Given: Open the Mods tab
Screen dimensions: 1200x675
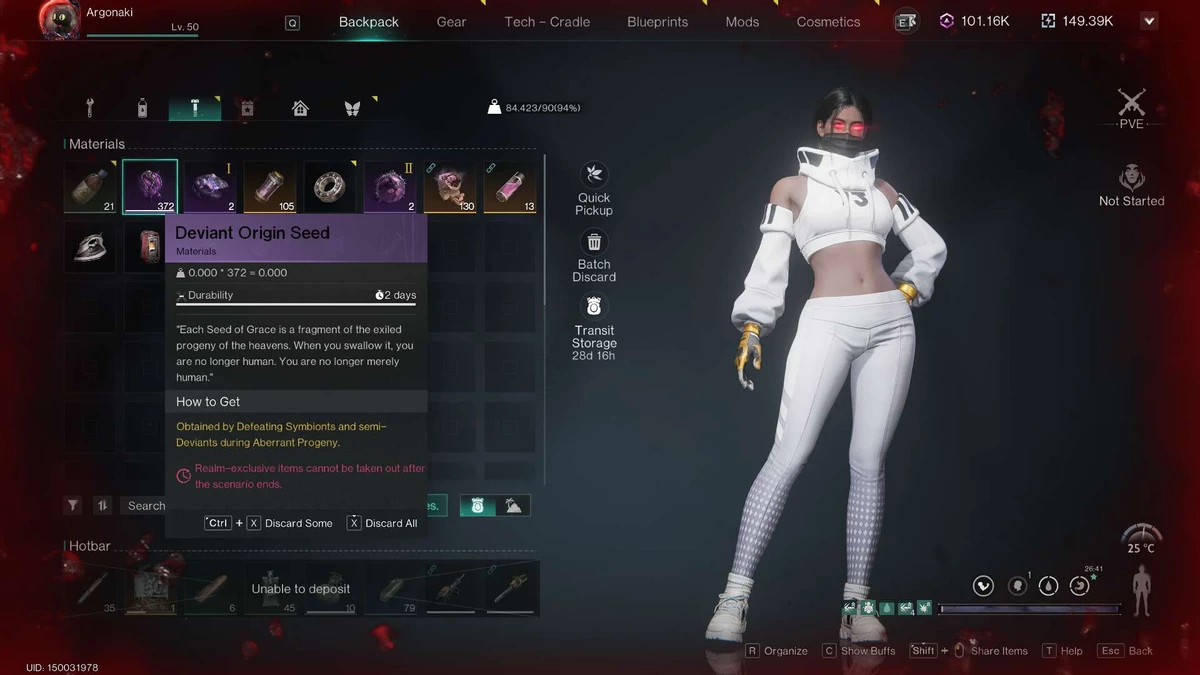Looking at the screenshot, I should pyautogui.click(x=742, y=22).
